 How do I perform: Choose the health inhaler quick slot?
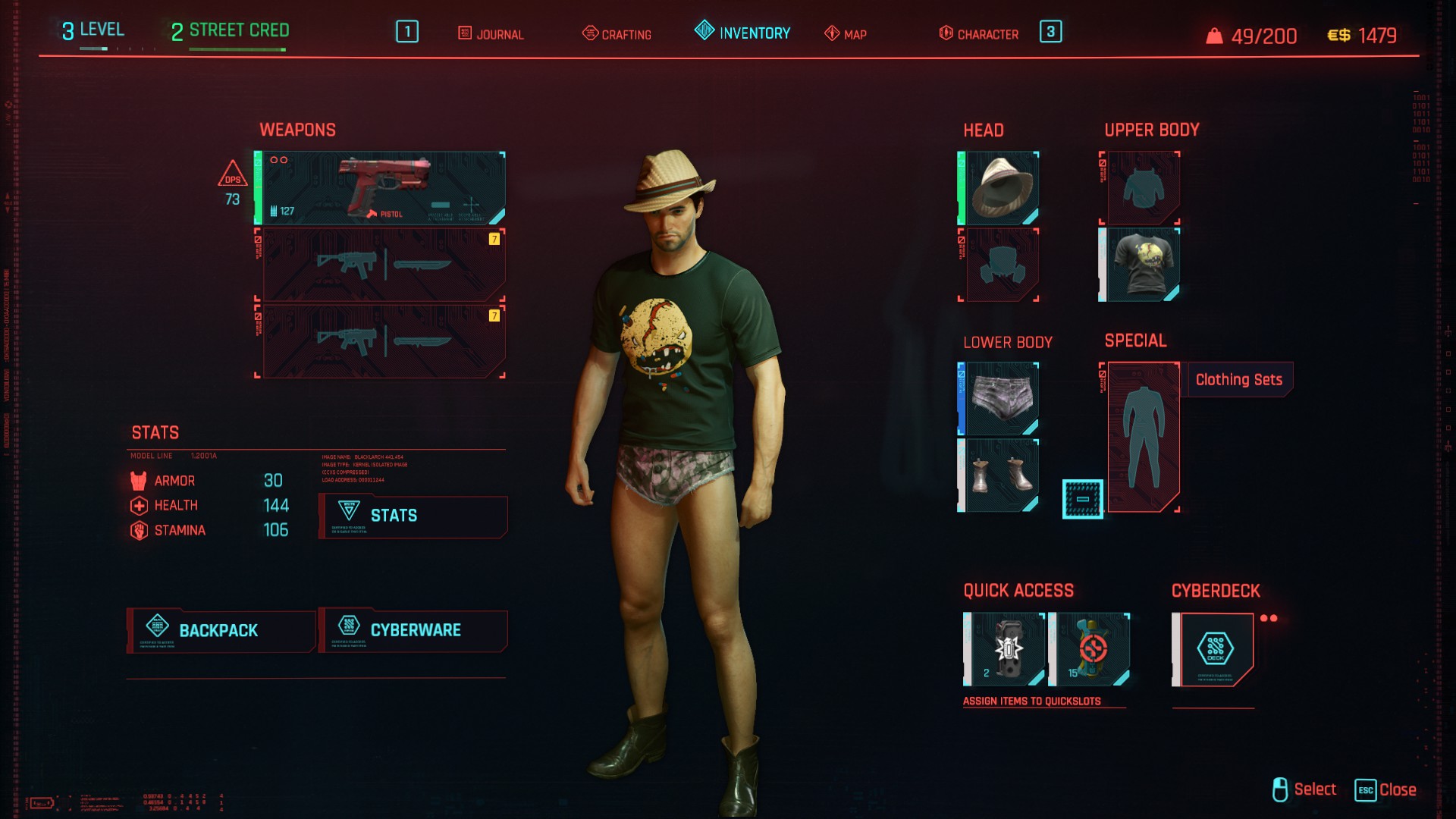click(1090, 649)
